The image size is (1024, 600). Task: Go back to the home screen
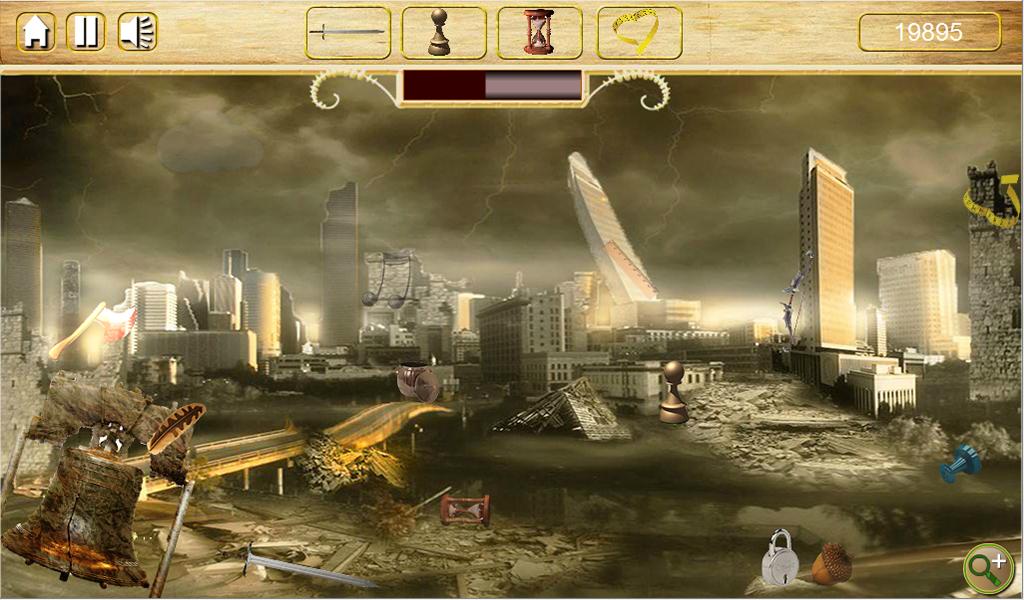click(36, 32)
